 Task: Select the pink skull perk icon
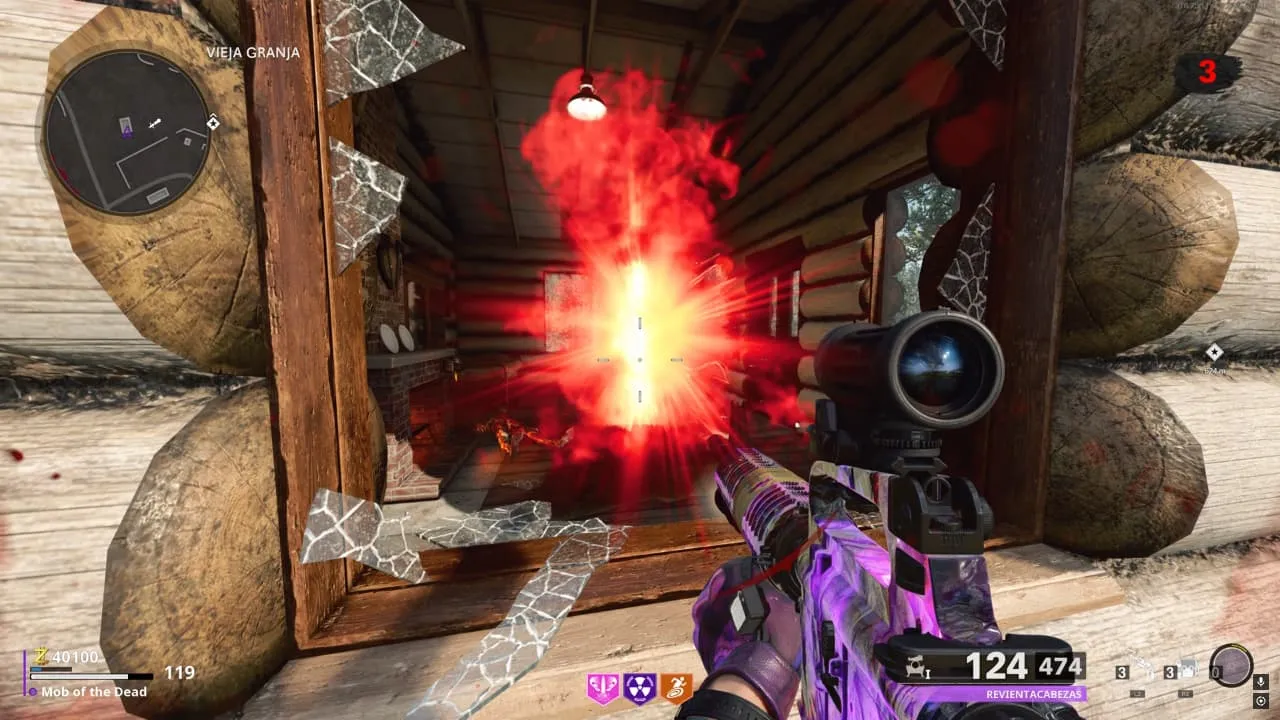(603, 688)
